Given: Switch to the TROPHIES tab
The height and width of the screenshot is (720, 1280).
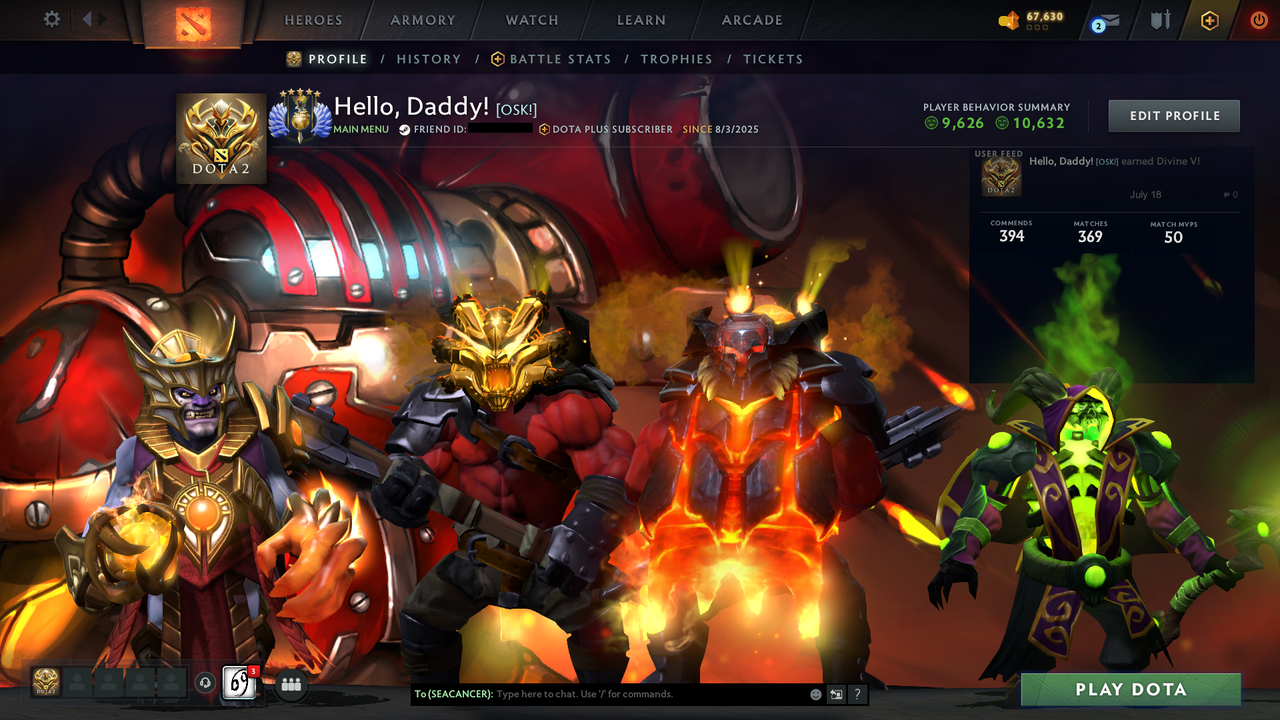Looking at the screenshot, I should pos(676,59).
